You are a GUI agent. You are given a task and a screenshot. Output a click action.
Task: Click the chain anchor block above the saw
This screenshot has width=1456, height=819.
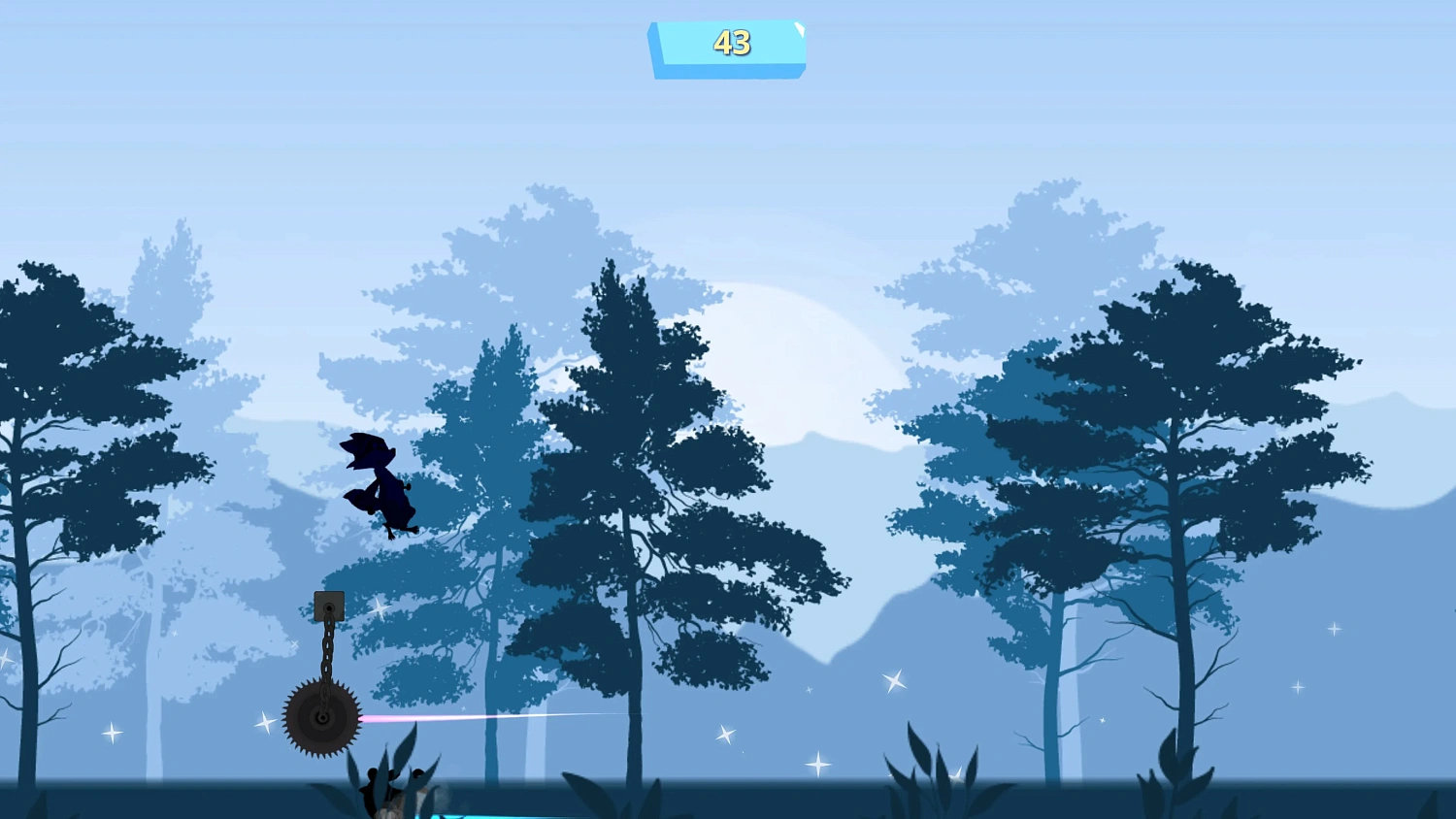pos(330,605)
